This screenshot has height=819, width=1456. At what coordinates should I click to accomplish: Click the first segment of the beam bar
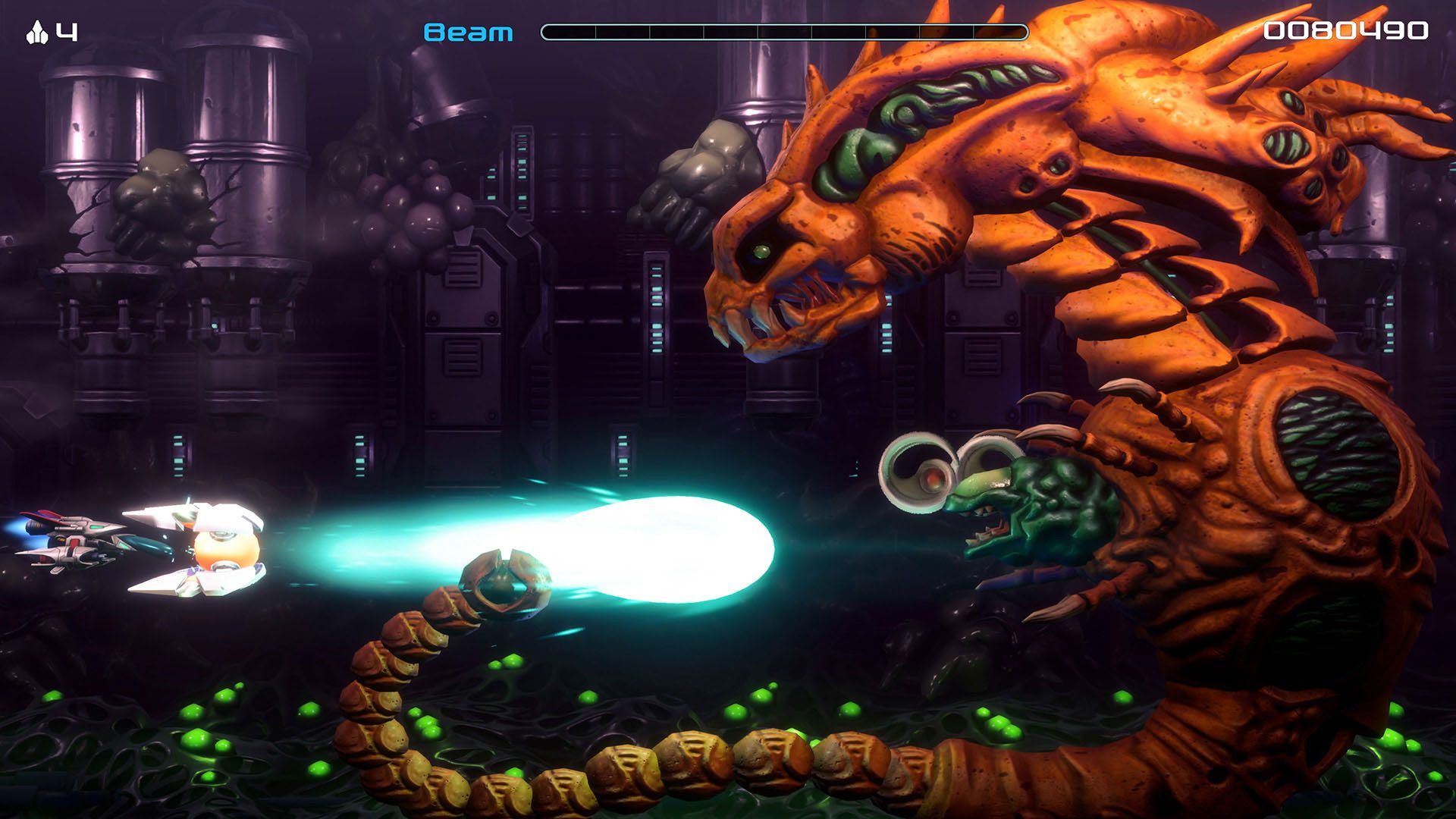569,30
